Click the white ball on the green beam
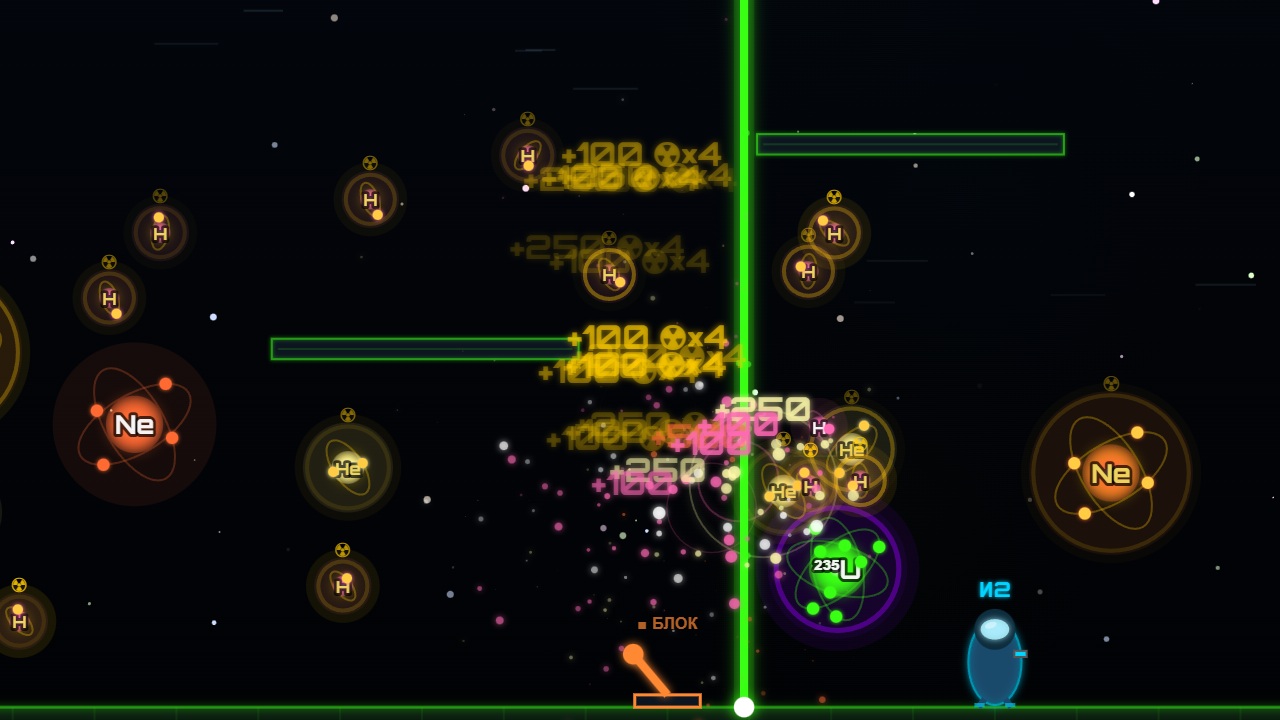 [744, 706]
